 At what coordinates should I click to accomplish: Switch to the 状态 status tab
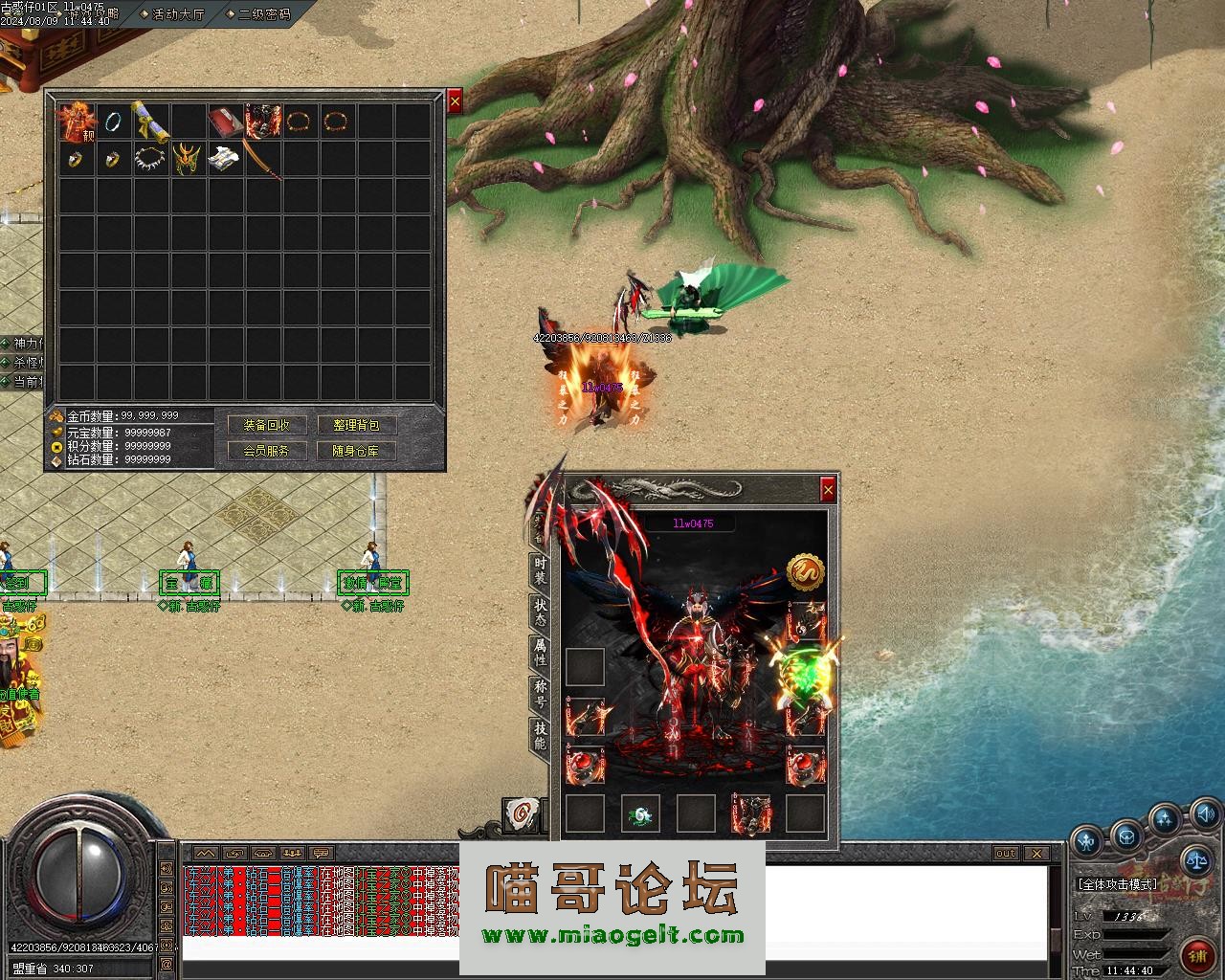coord(541,612)
